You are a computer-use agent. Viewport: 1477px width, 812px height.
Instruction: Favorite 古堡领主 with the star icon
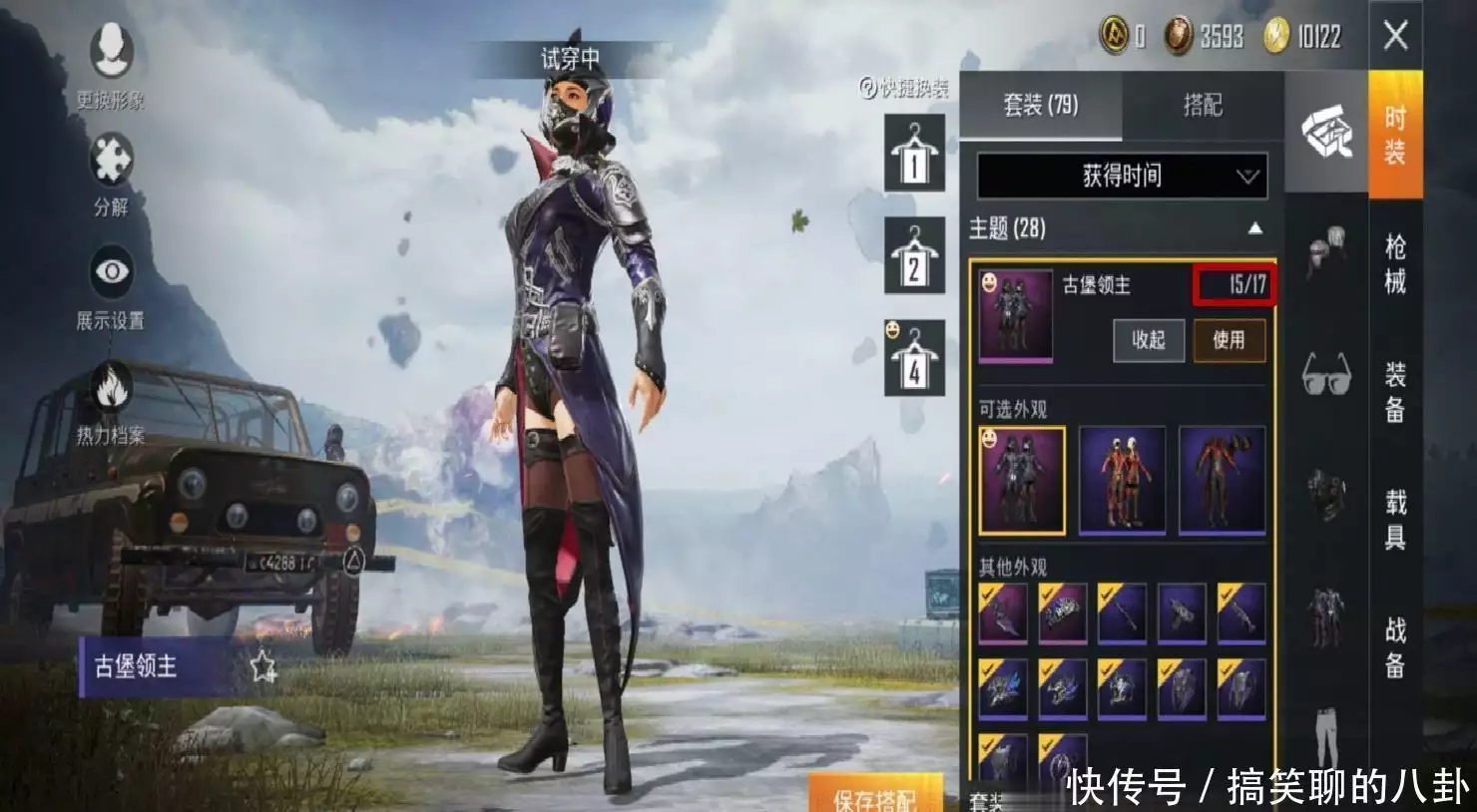263,665
